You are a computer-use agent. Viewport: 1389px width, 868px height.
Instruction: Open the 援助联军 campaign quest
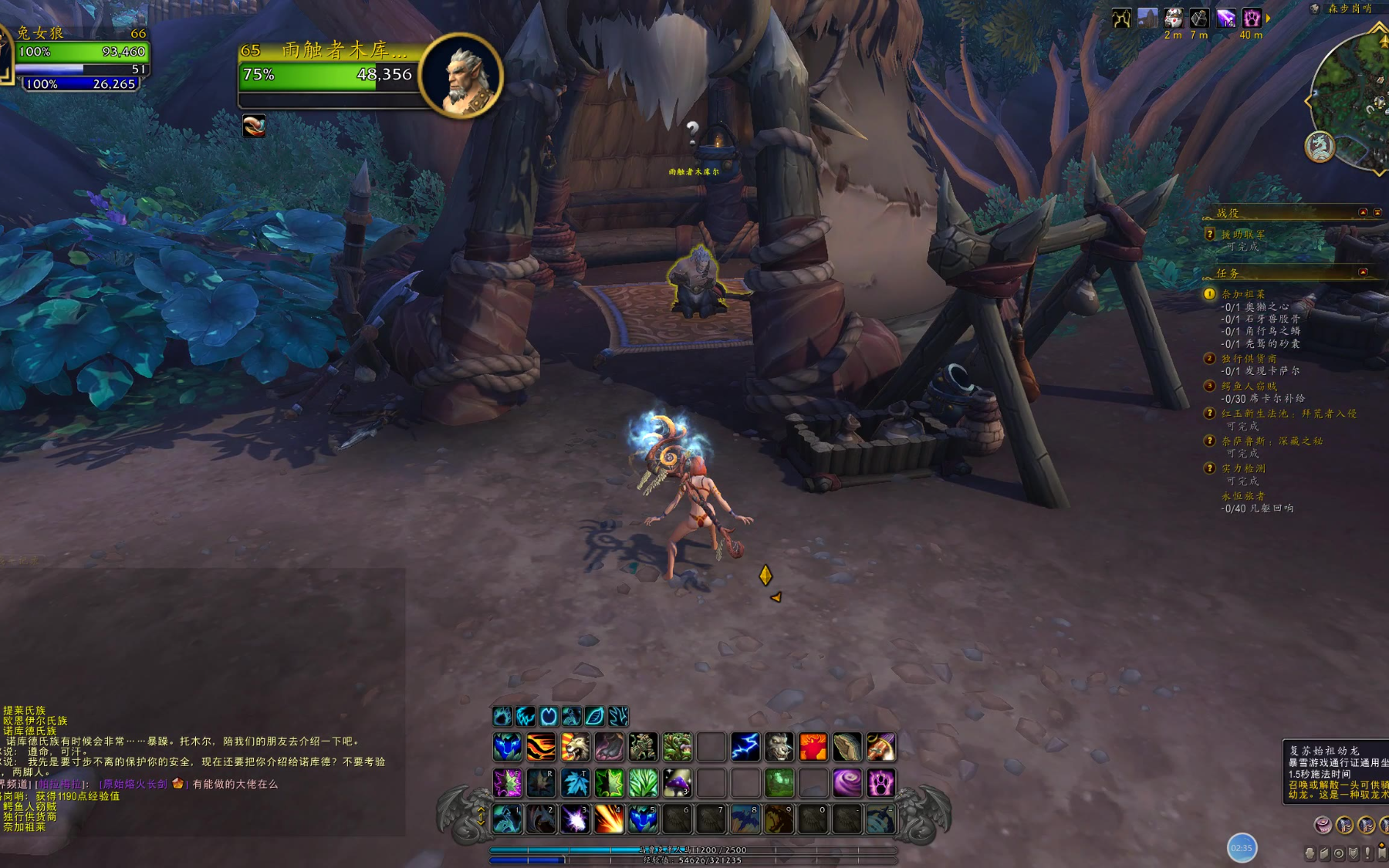(x=1243, y=234)
